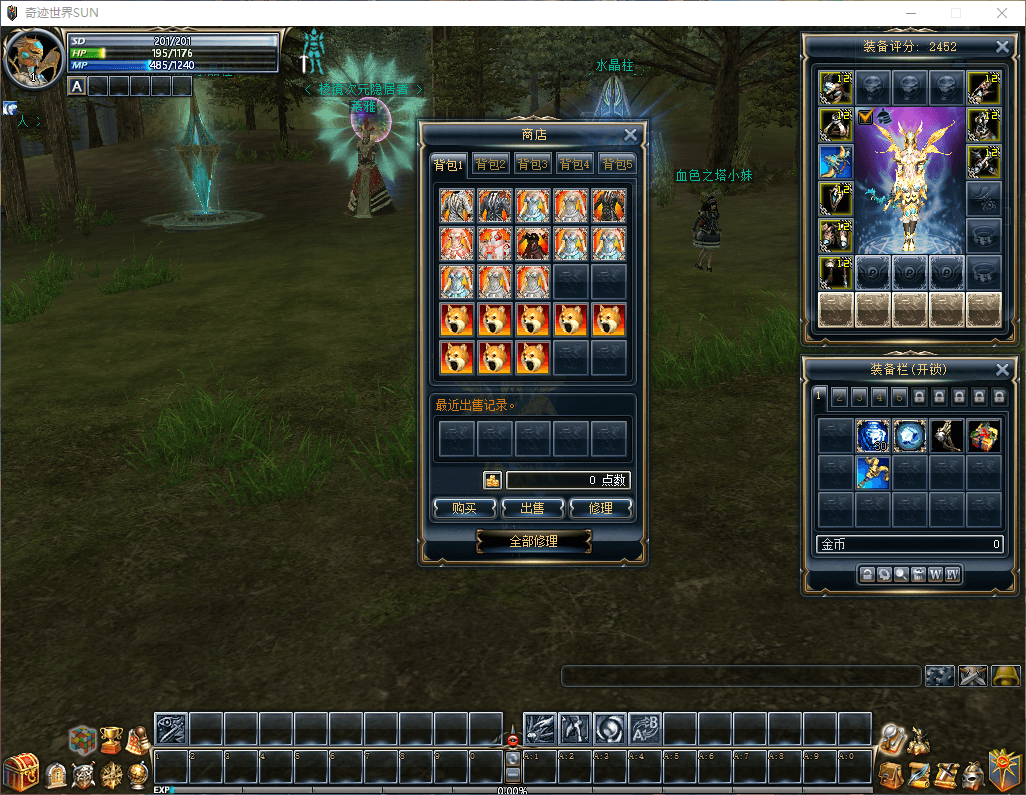Open the 背包5 shop tab
The image size is (1026, 795).
tap(617, 164)
